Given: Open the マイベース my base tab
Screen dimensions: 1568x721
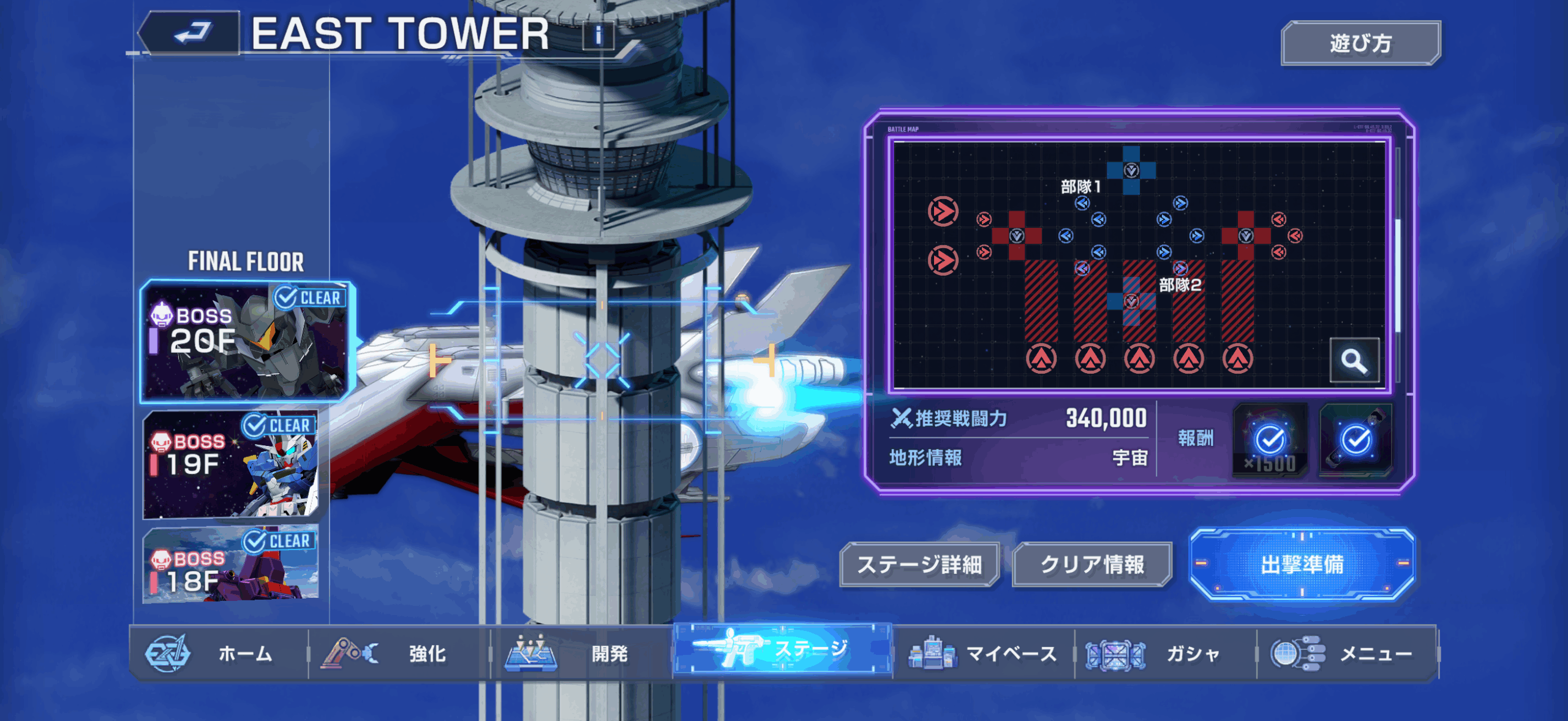Looking at the screenshot, I should tap(983, 654).
